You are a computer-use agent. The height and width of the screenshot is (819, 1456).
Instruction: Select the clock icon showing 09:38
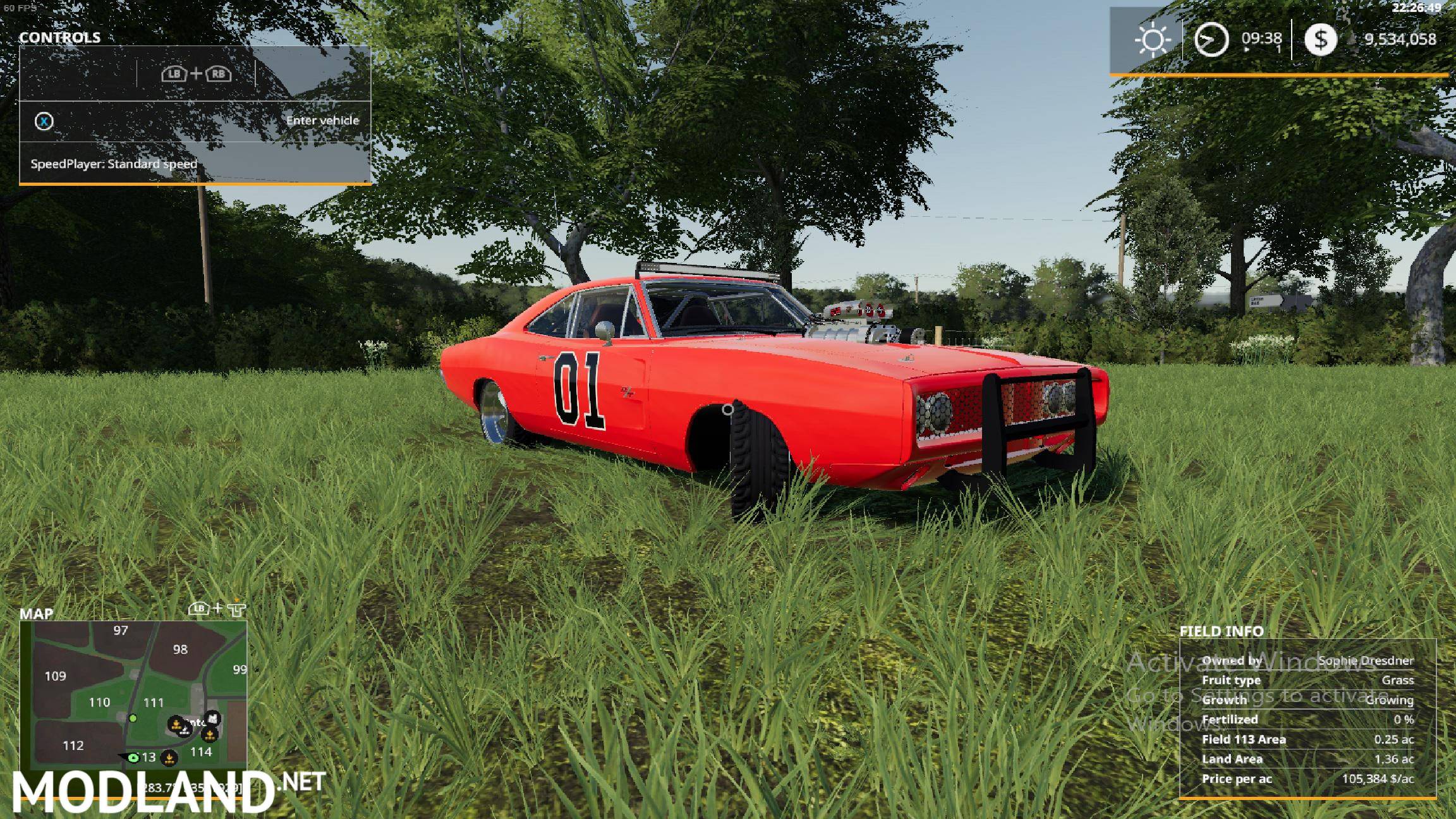pyautogui.click(x=1210, y=40)
